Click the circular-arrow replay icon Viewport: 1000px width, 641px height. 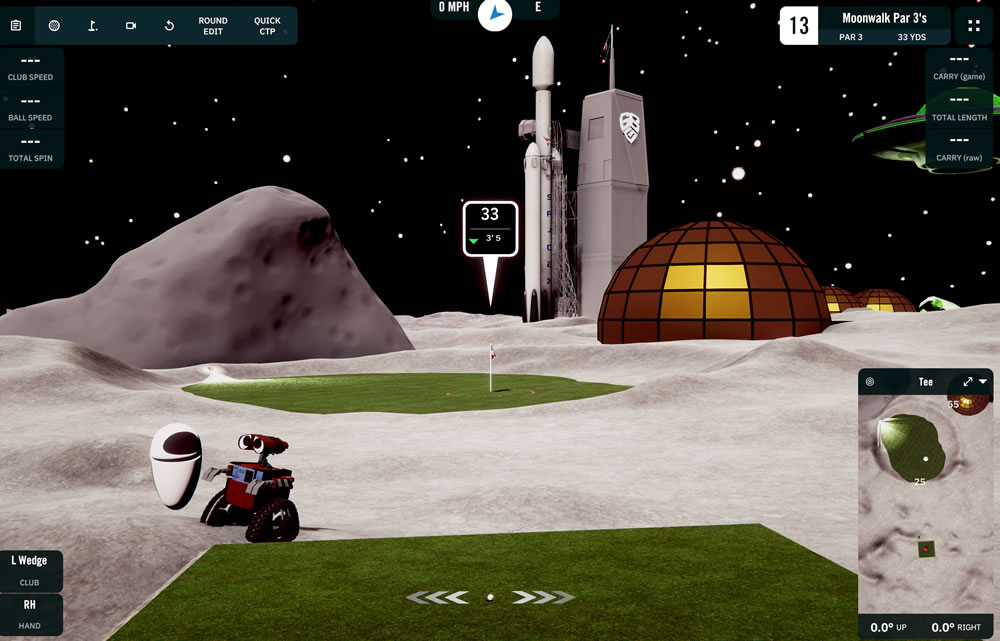click(169, 25)
